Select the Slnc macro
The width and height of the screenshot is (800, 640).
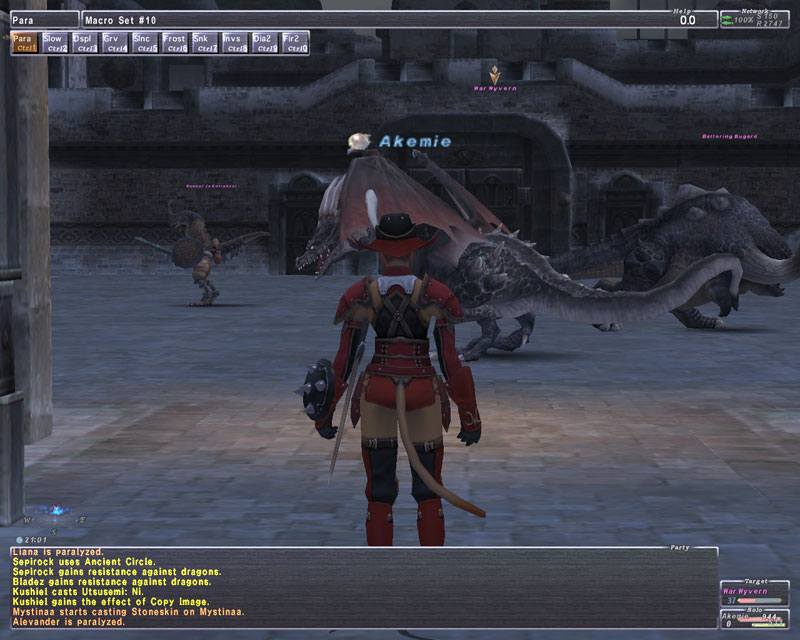coord(145,42)
